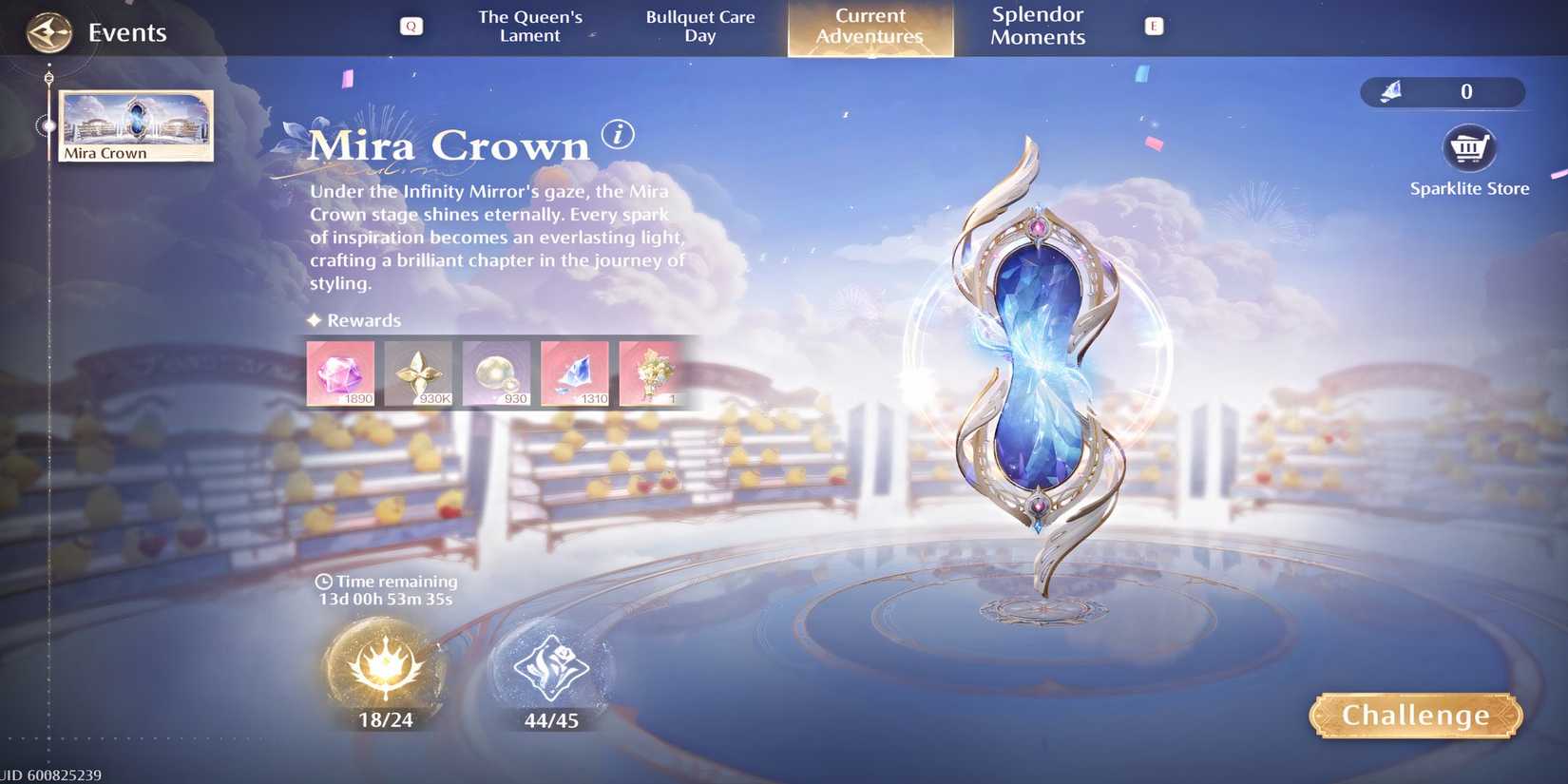View the flower bouquet reward item

(652, 373)
